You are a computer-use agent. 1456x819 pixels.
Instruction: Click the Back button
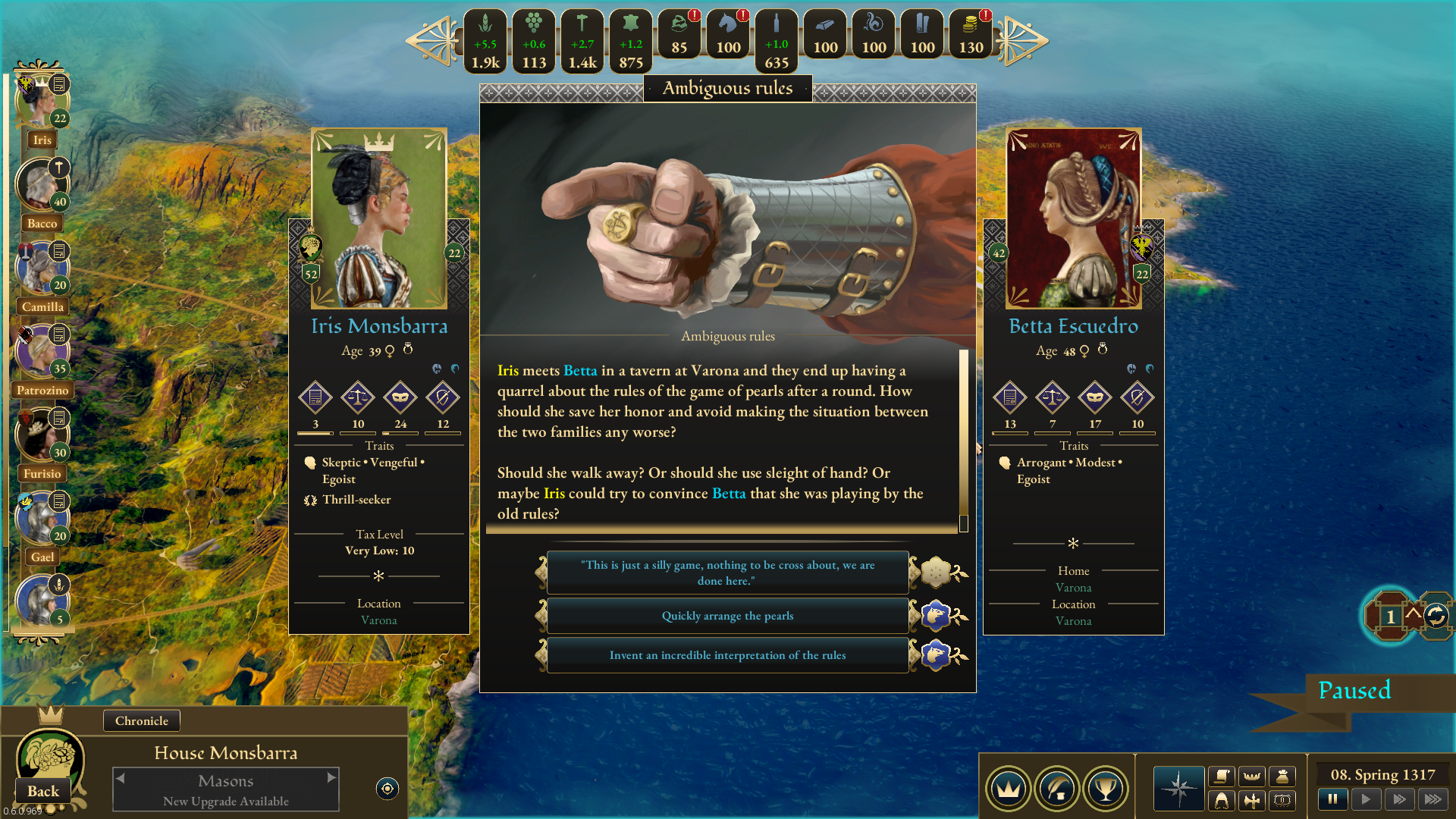pyautogui.click(x=43, y=791)
